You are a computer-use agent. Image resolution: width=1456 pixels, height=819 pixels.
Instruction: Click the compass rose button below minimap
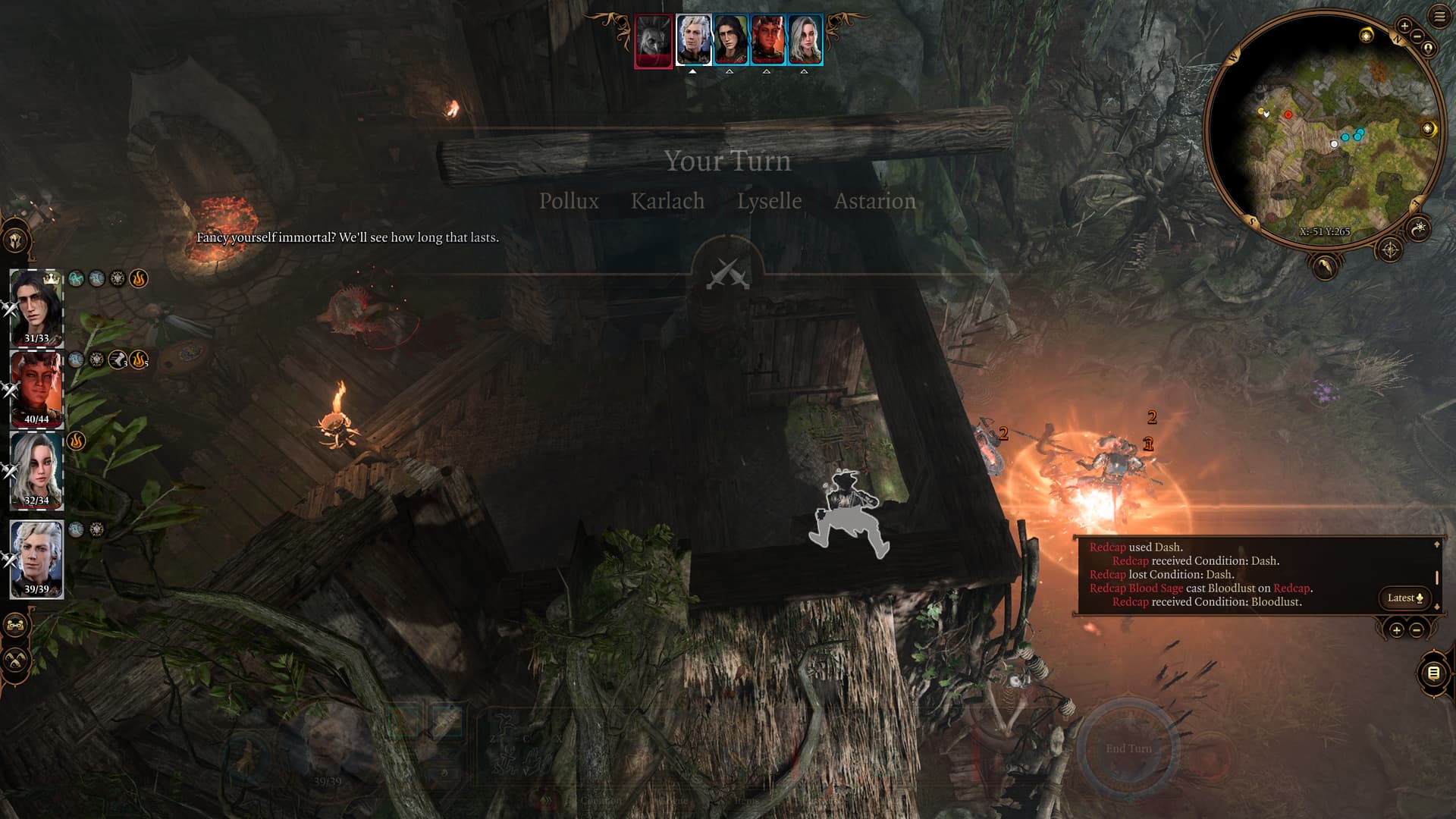(x=1389, y=249)
